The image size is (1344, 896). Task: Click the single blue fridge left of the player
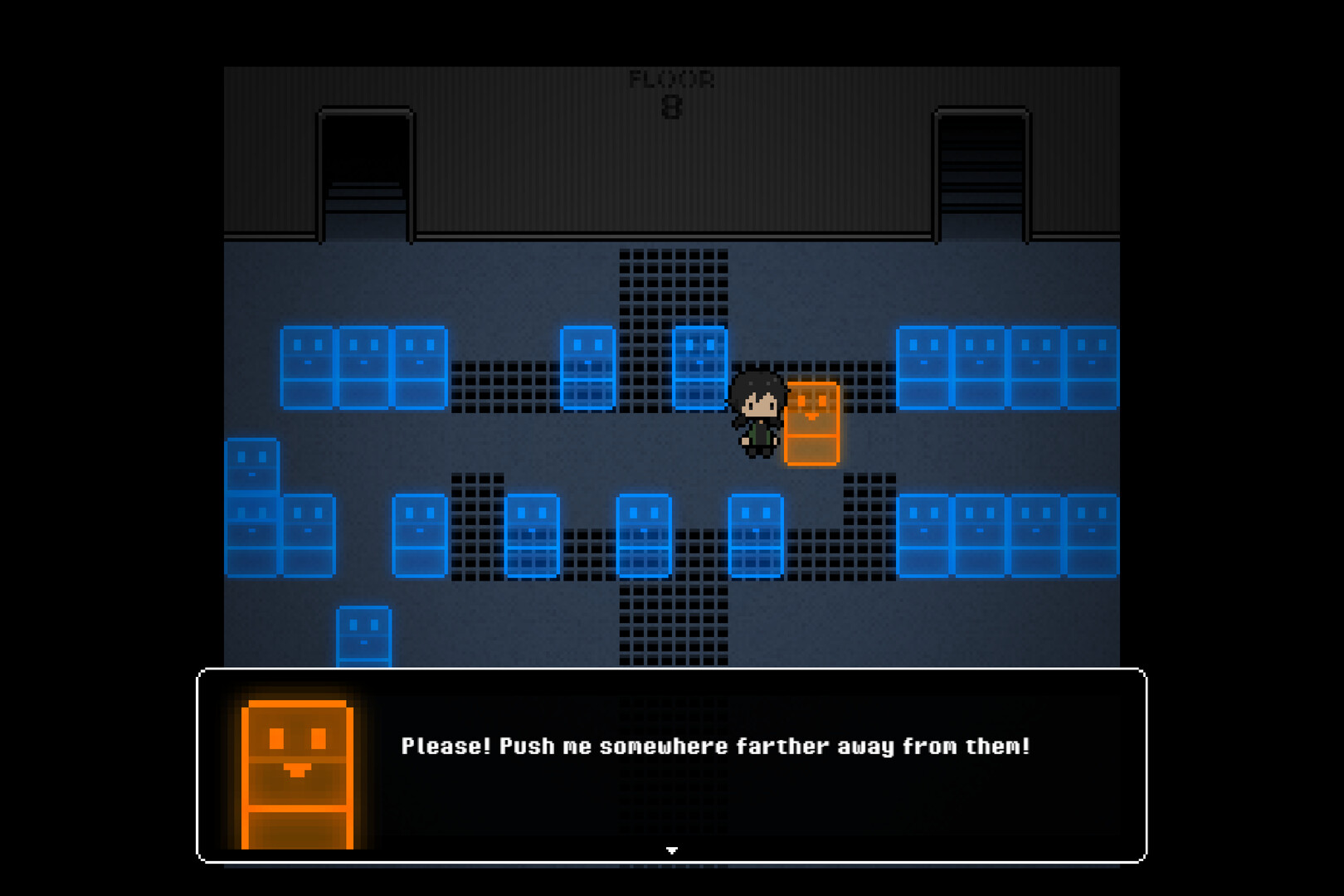click(x=701, y=369)
